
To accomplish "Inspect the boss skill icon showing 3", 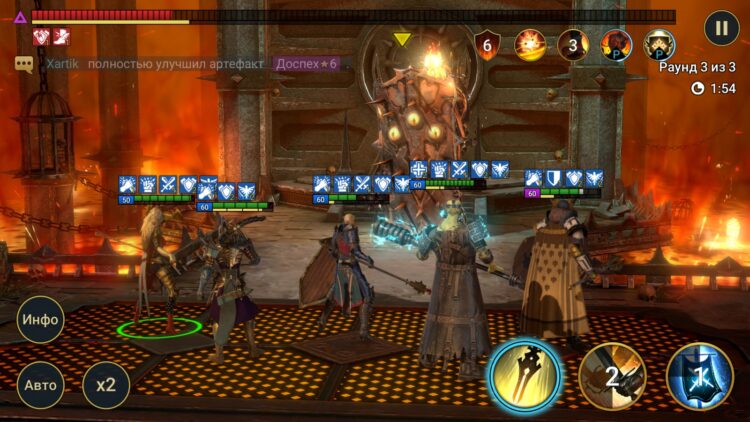I will 573,45.
